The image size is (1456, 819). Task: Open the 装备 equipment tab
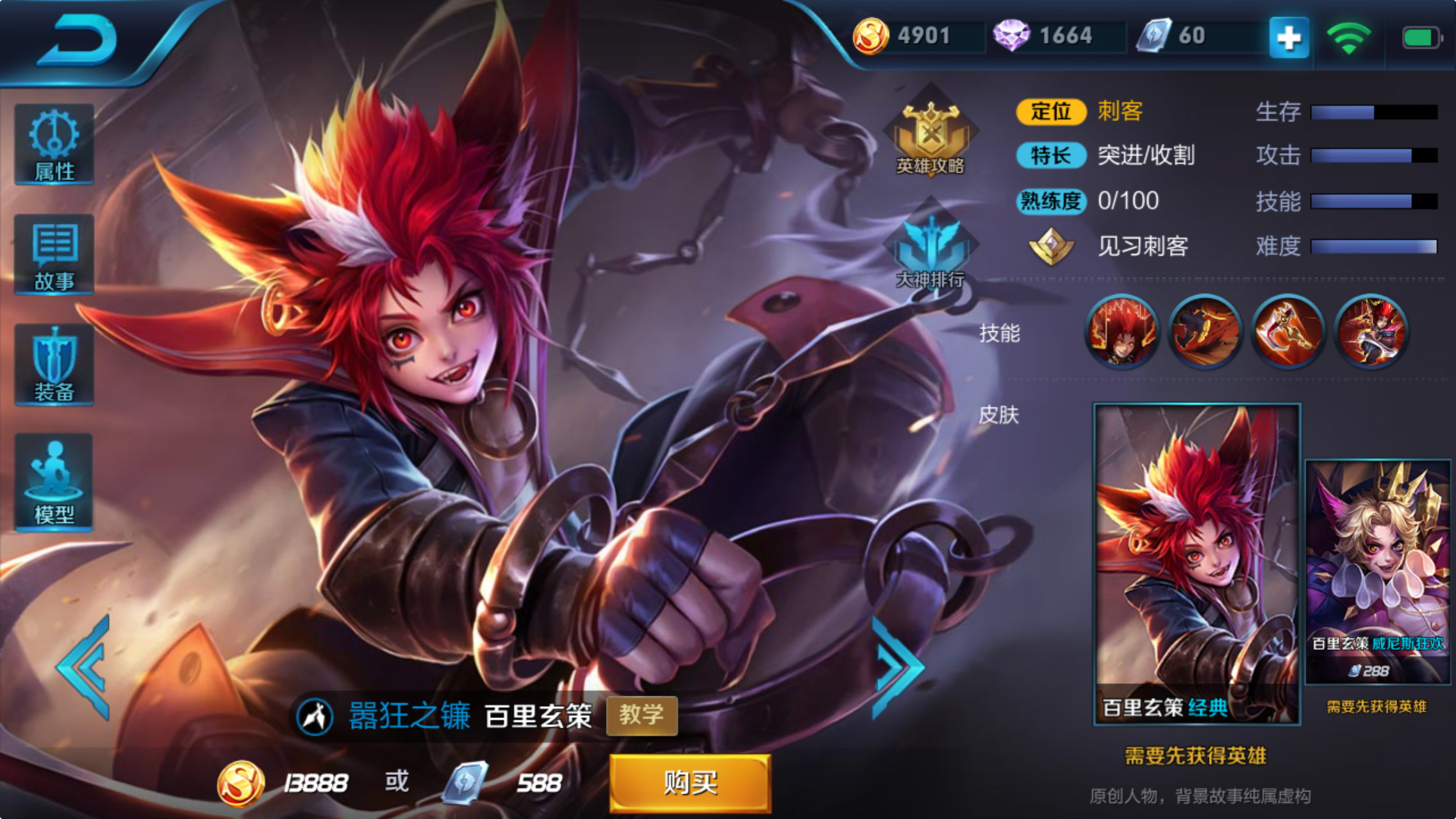[x=54, y=366]
